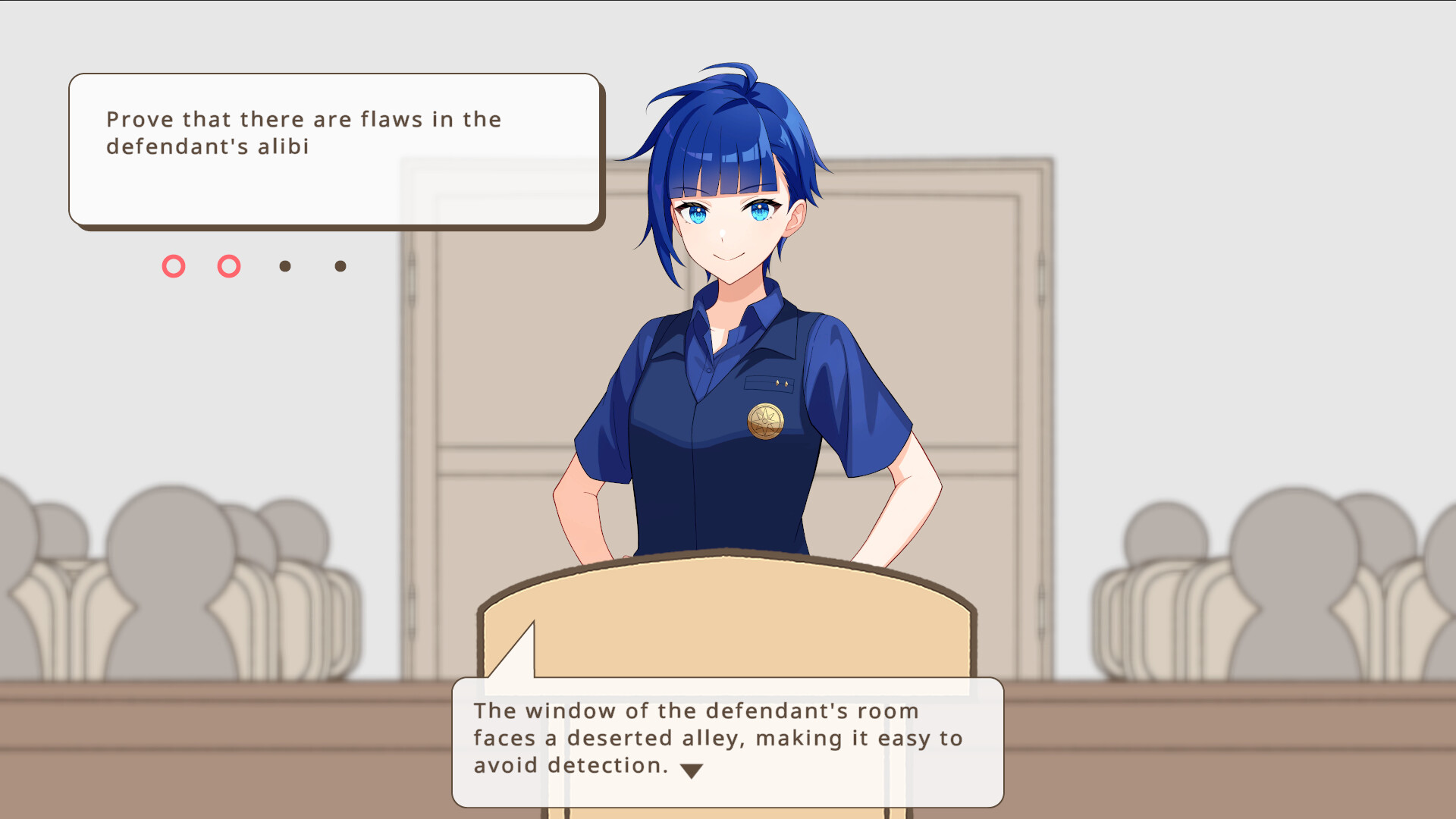This screenshot has width=1456, height=819.
Task: Select the first red circle progress marker
Action: click(174, 266)
